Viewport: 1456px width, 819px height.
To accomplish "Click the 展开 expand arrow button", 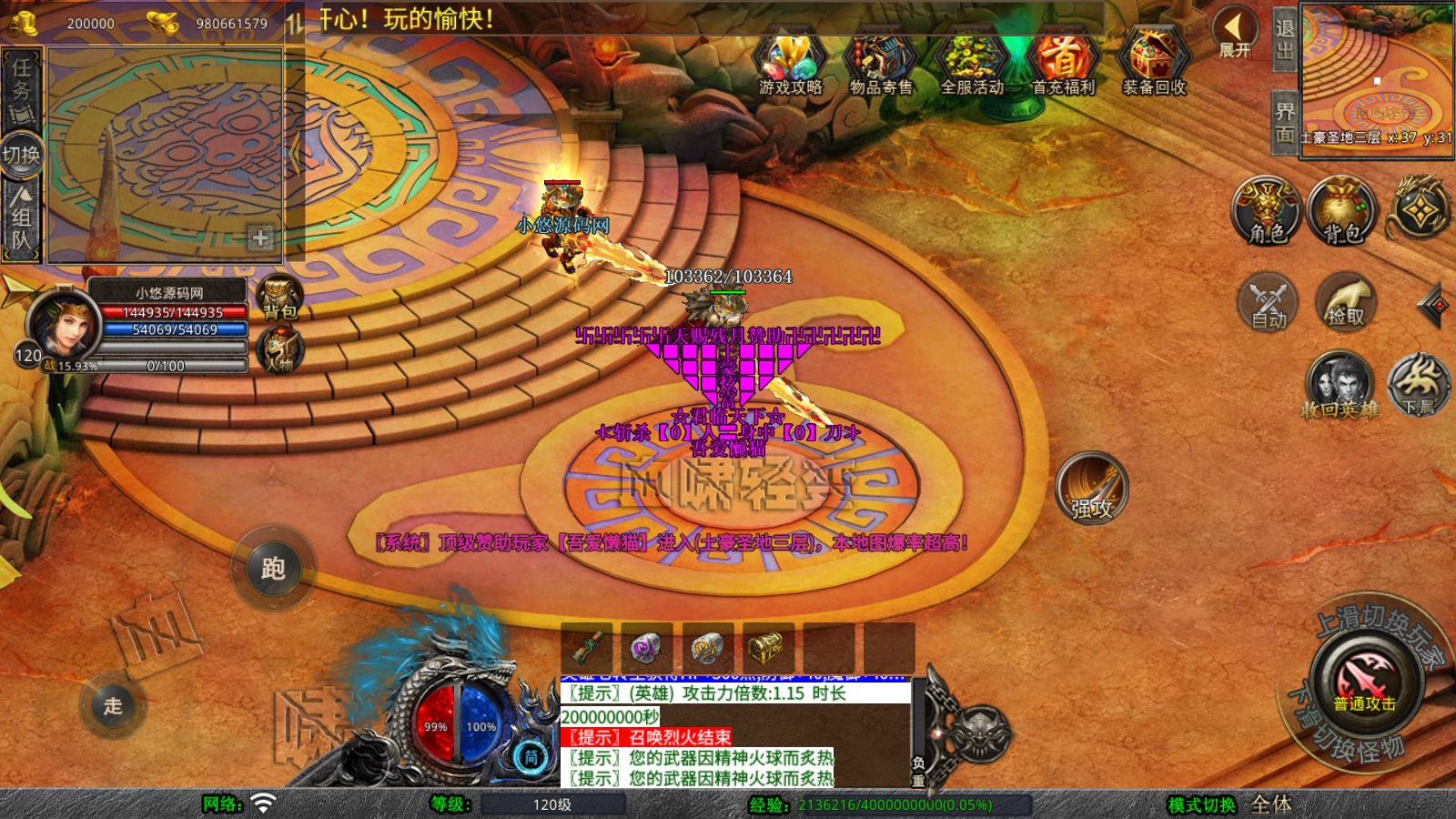I will point(1234,33).
